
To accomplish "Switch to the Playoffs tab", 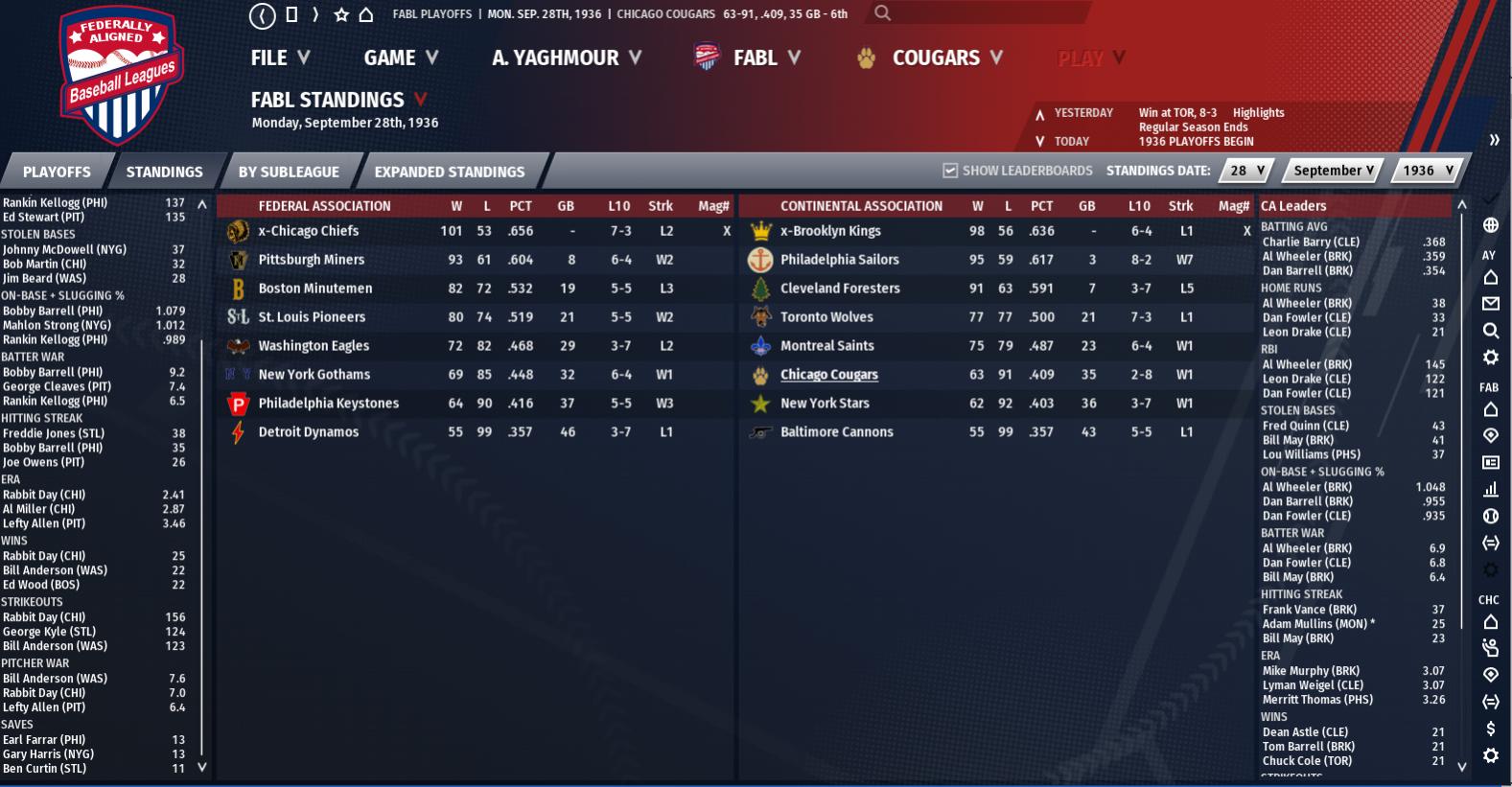I will 57,173.
